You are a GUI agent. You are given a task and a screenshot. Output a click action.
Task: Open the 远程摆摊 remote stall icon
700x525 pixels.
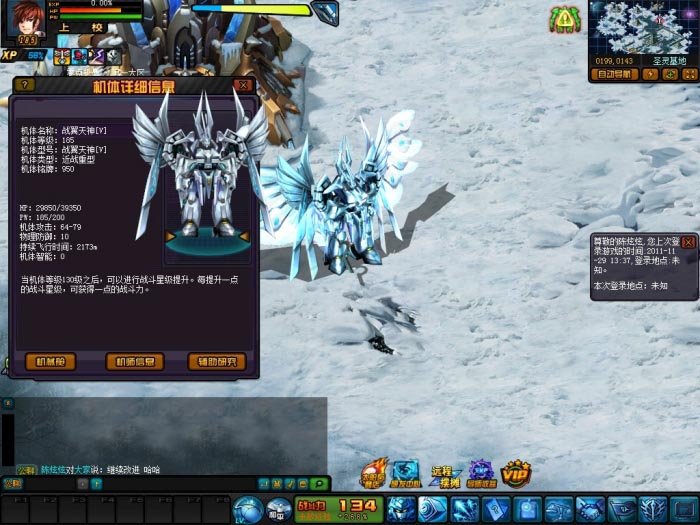click(x=442, y=475)
